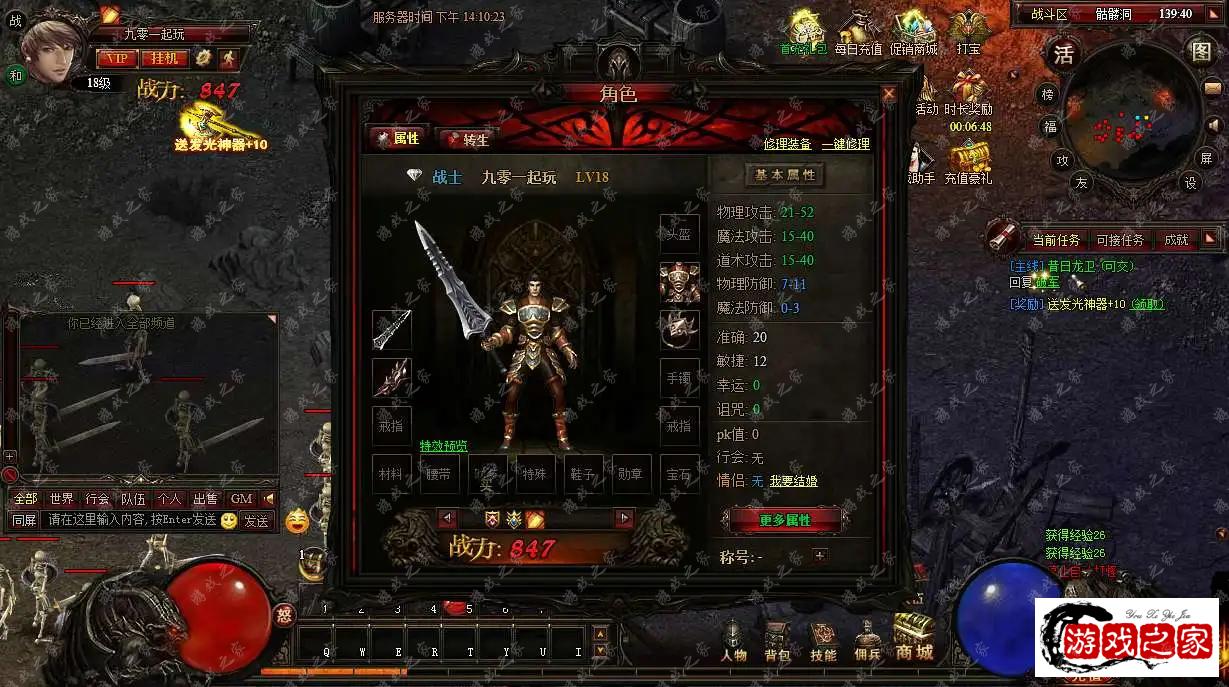1229x687 pixels.
Task: Open 更多属性 details
Action: (x=785, y=520)
